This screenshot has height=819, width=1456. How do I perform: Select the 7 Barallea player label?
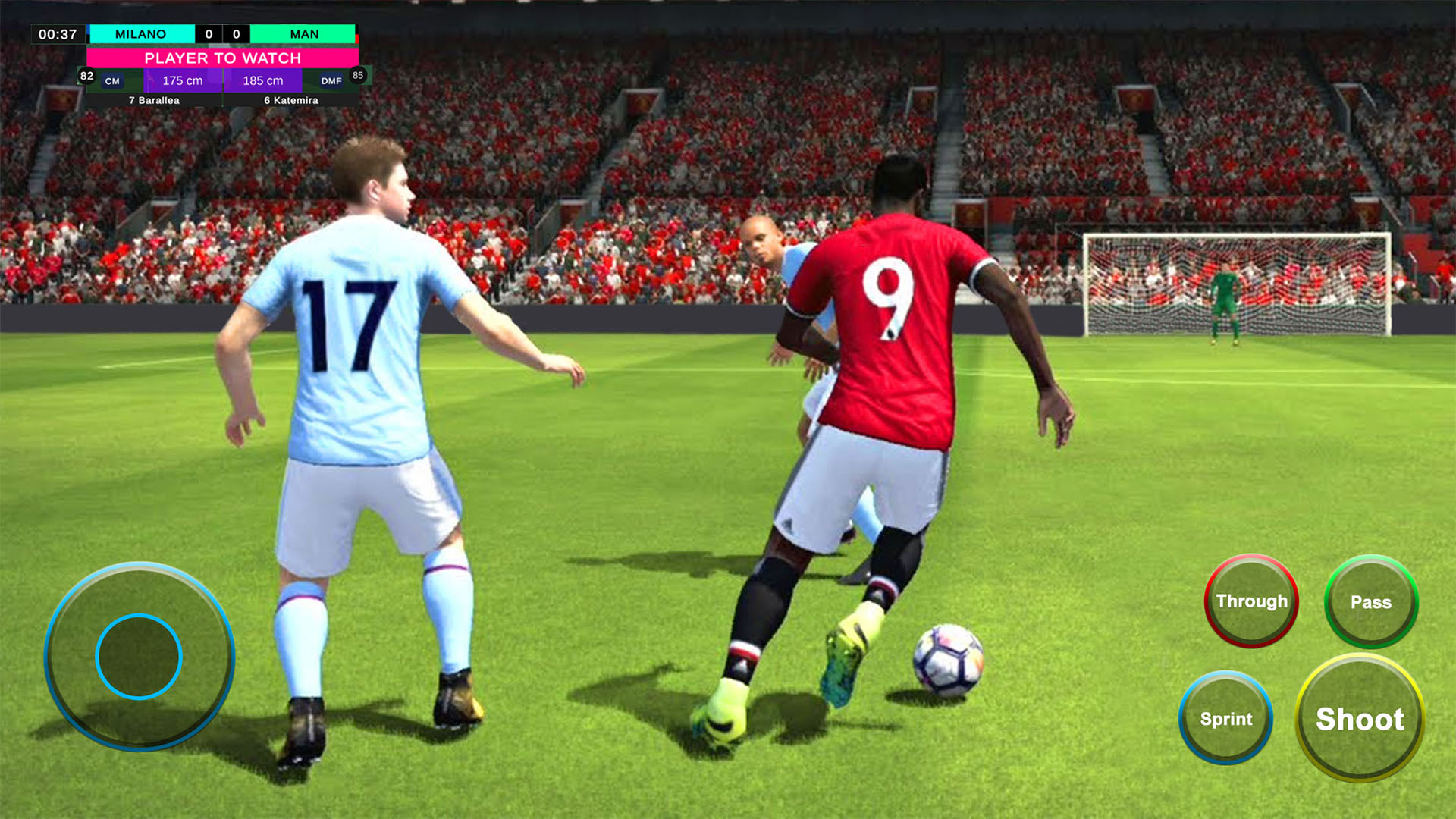pos(155,99)
